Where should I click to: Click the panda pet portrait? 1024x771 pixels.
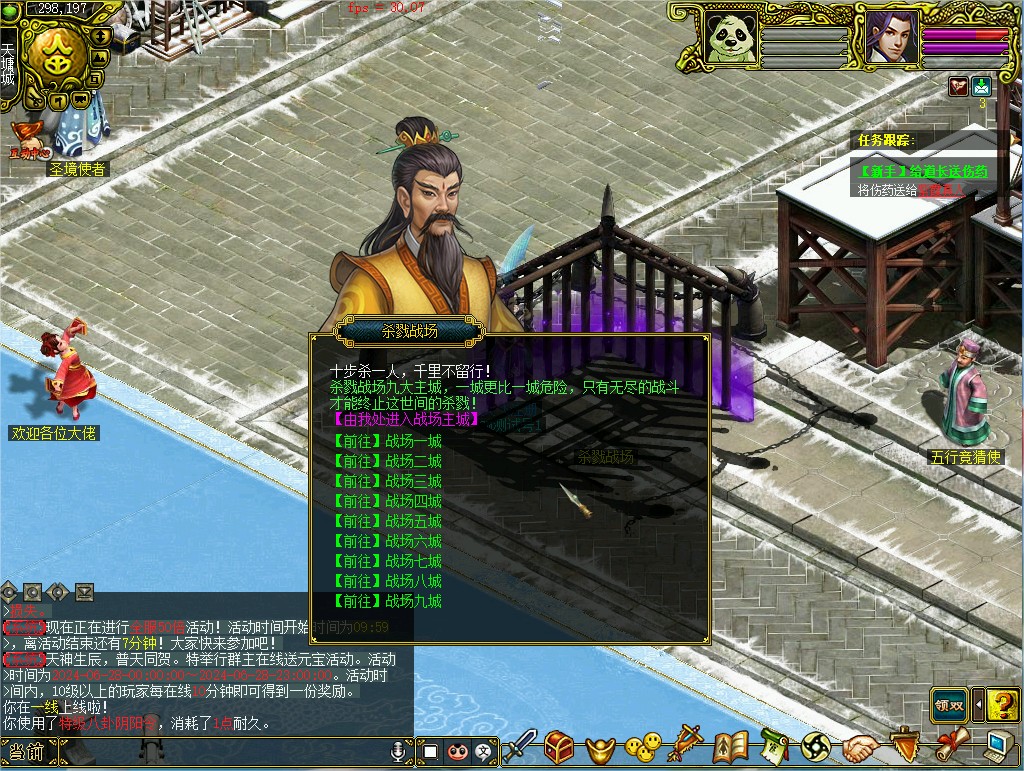729,38
